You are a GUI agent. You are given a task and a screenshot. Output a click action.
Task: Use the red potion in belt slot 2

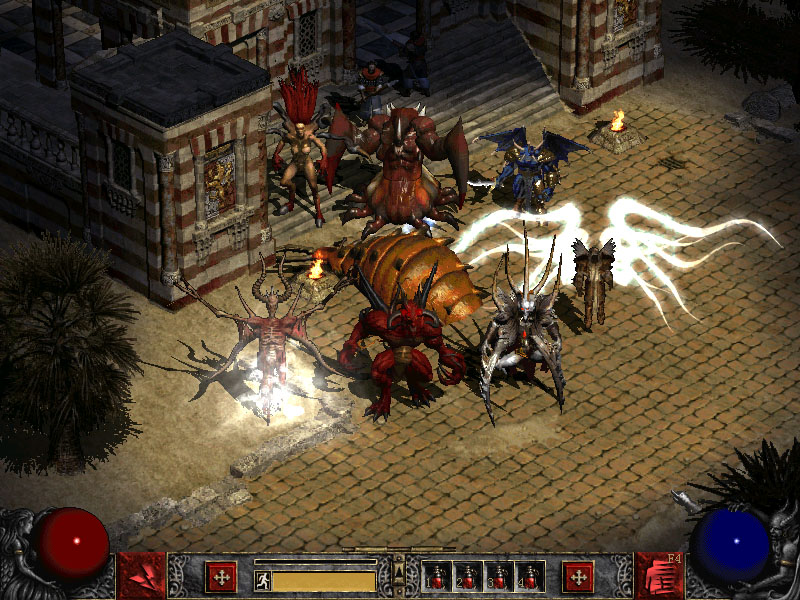click(467, 577)
